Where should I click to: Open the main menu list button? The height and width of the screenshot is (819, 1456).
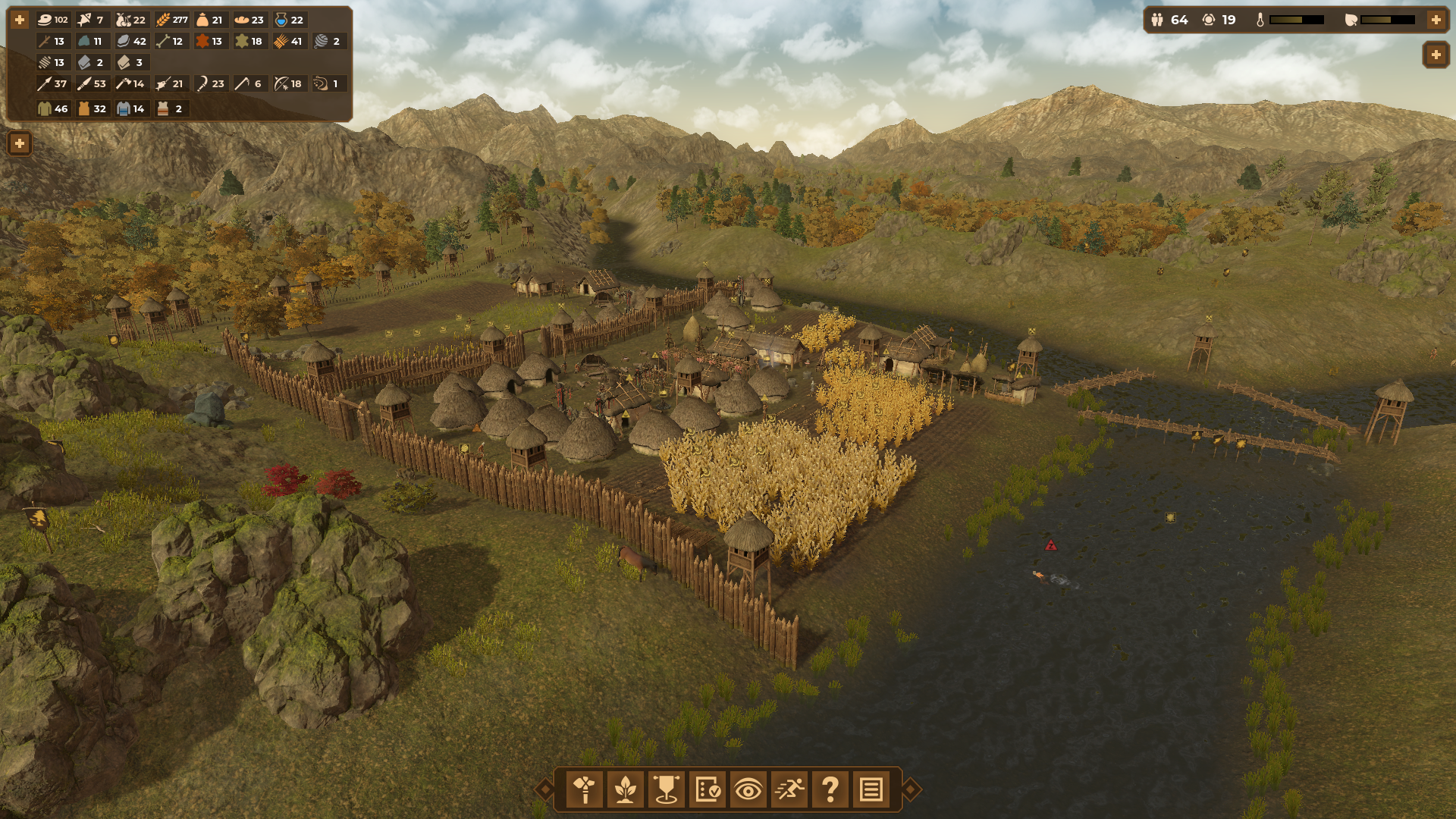click(871, 789)
